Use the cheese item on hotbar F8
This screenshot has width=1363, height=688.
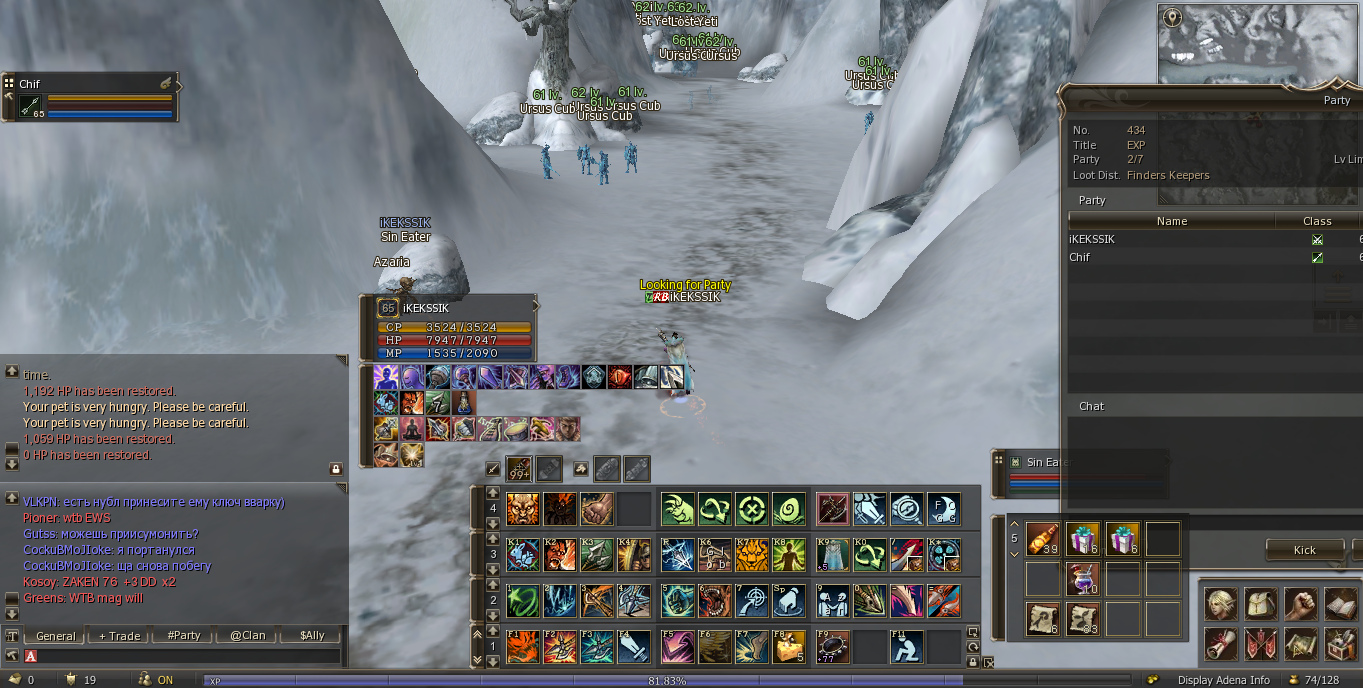(x=789, y=646)
